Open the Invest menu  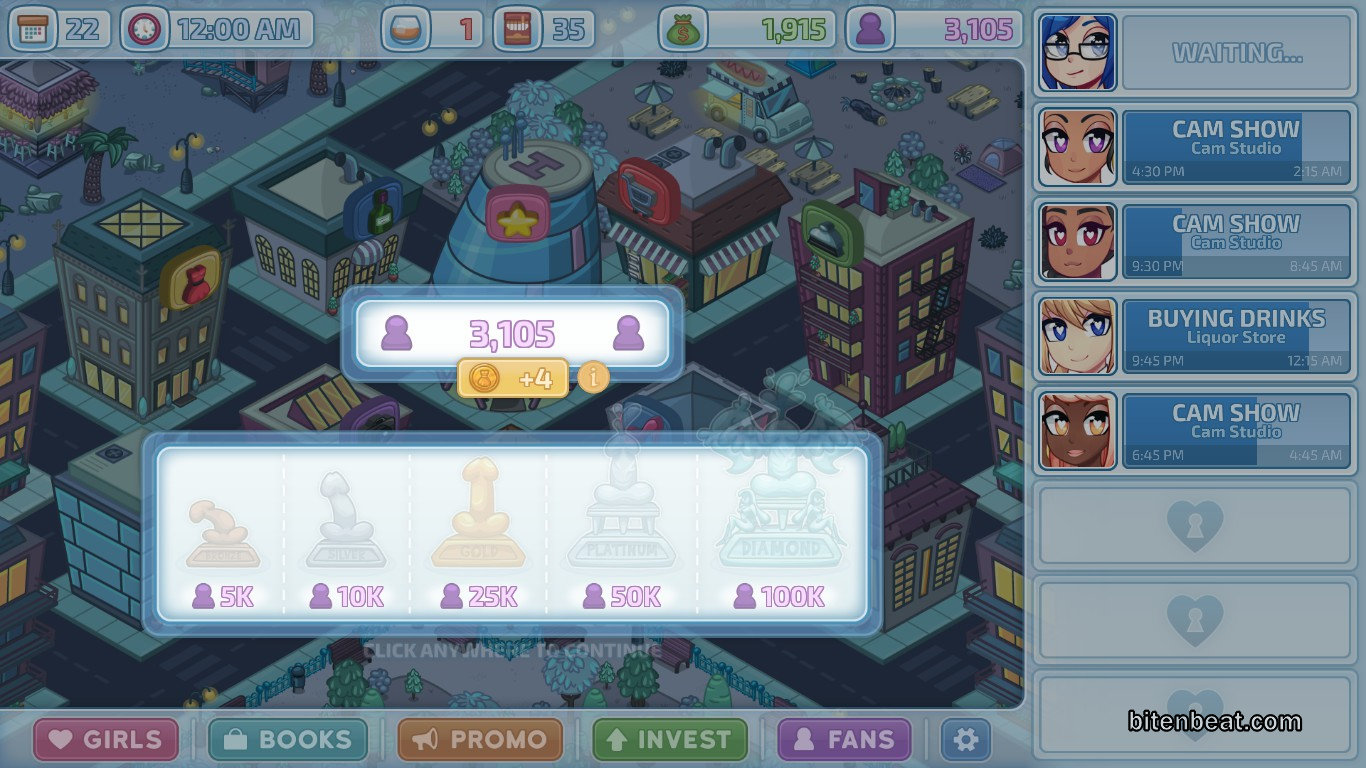pos(670,740)
